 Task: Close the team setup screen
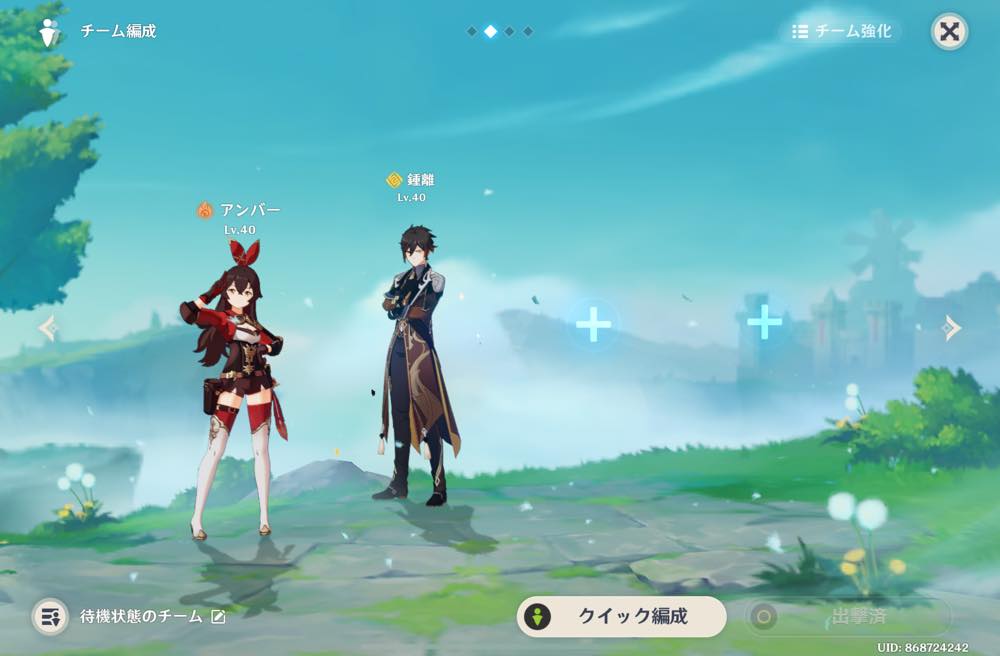[949, 31]
